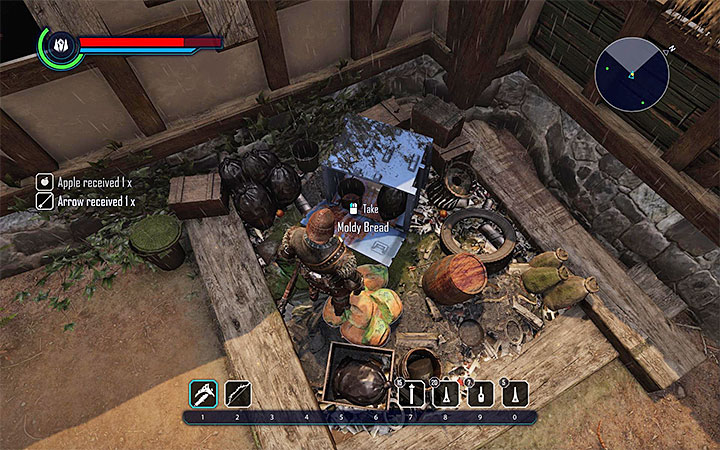Equip the bow from the hotbar
This screenshot has height=450, width=720.
point(238,393)
